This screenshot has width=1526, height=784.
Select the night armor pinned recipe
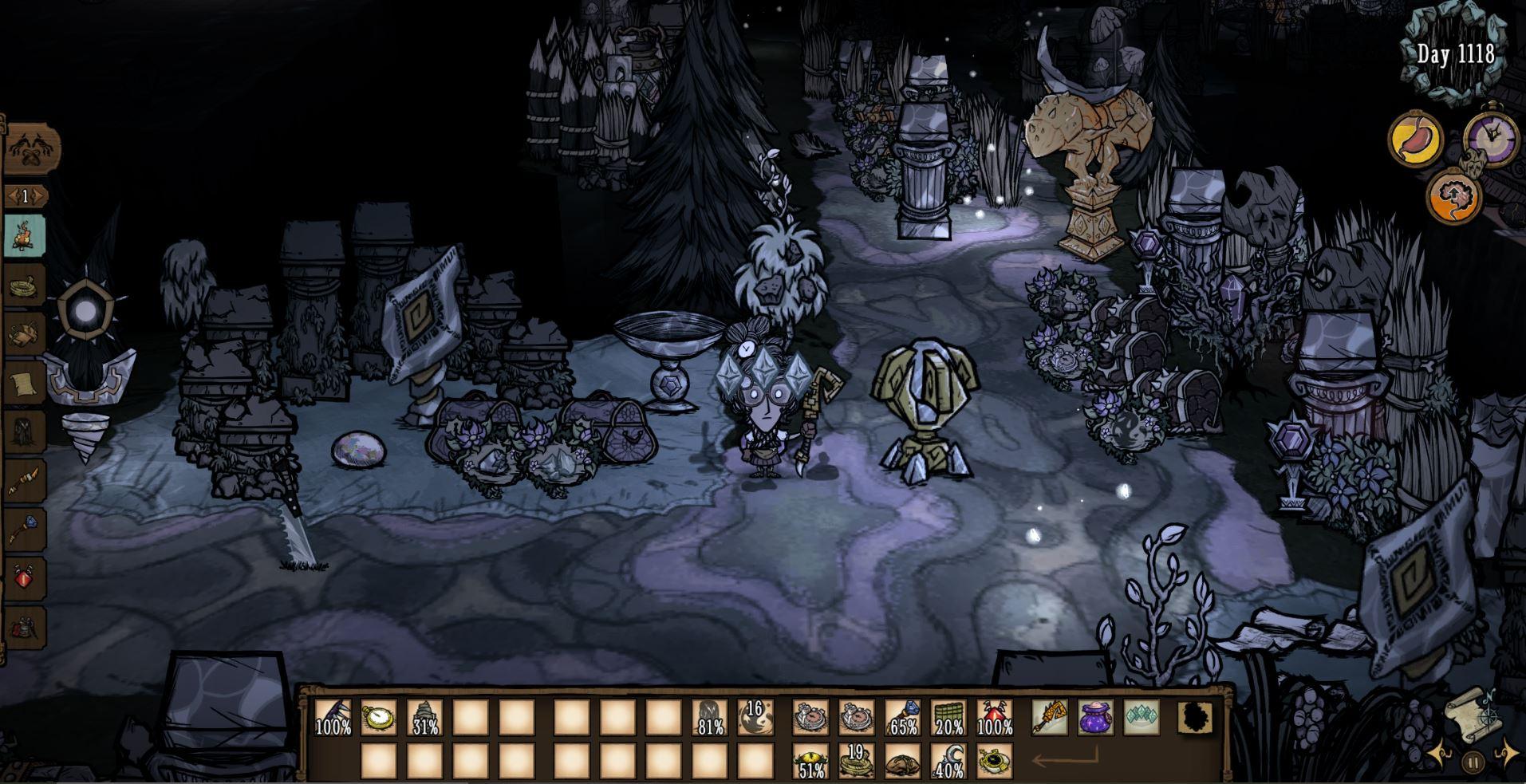pos(24,431)
